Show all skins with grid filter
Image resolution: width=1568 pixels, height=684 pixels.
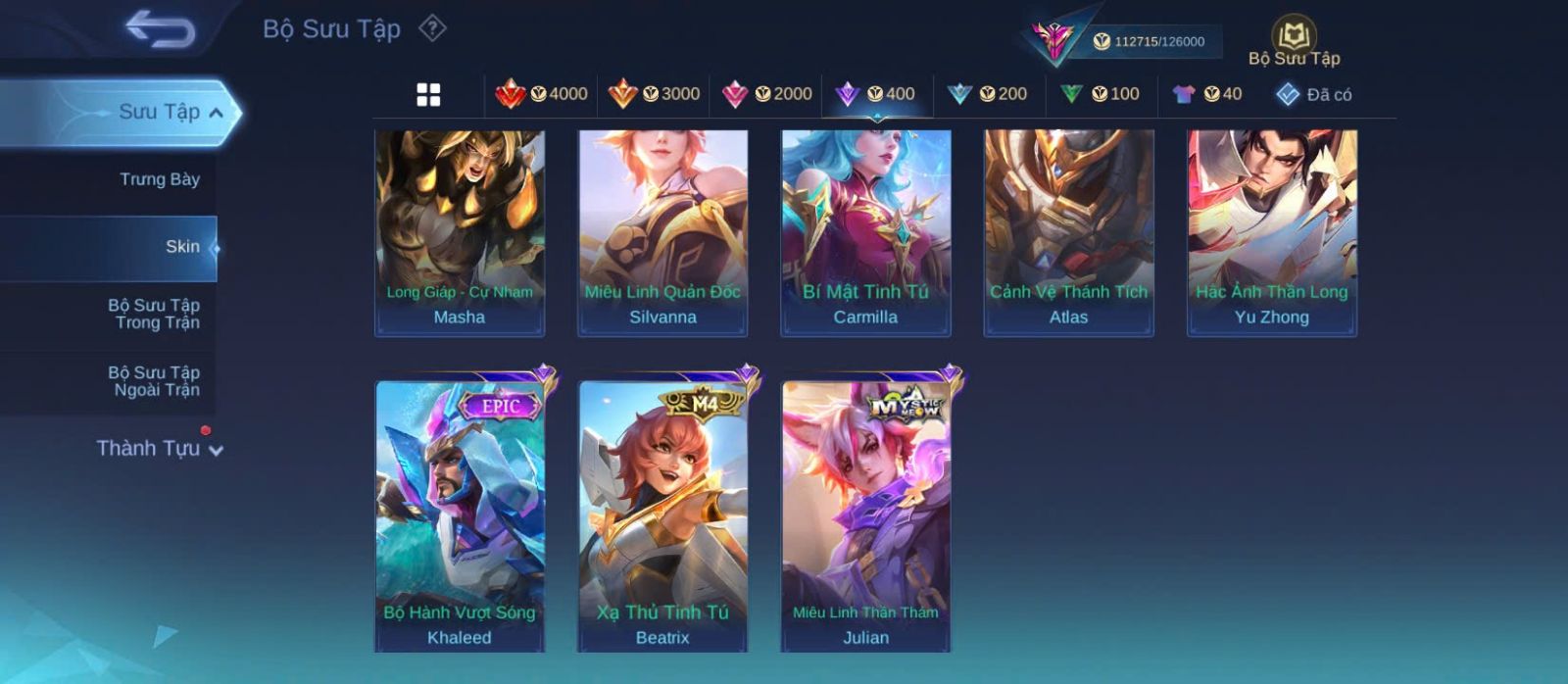[x=428, y=95]
